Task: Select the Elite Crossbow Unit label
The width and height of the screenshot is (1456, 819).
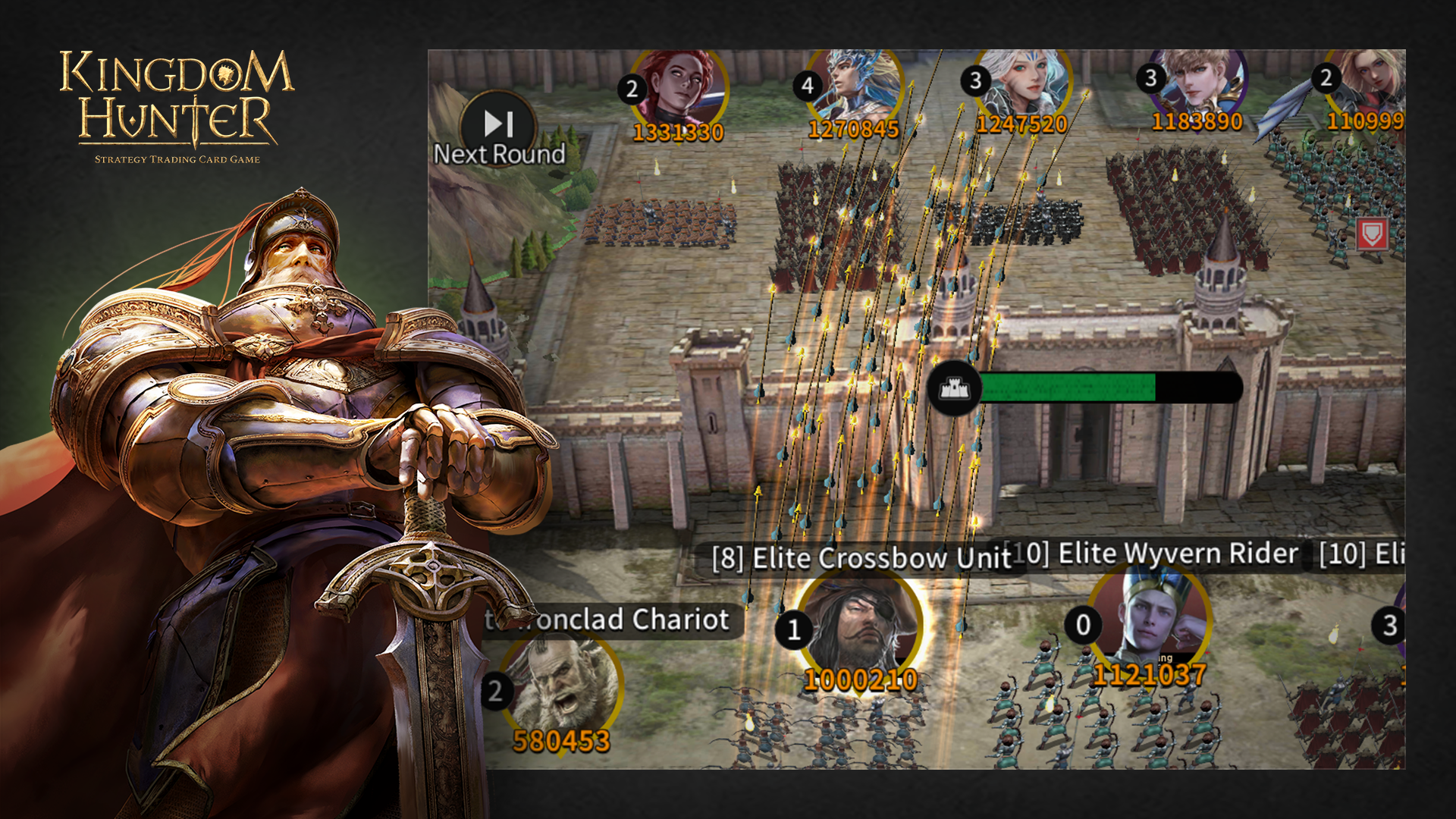Action: (861, 558)
